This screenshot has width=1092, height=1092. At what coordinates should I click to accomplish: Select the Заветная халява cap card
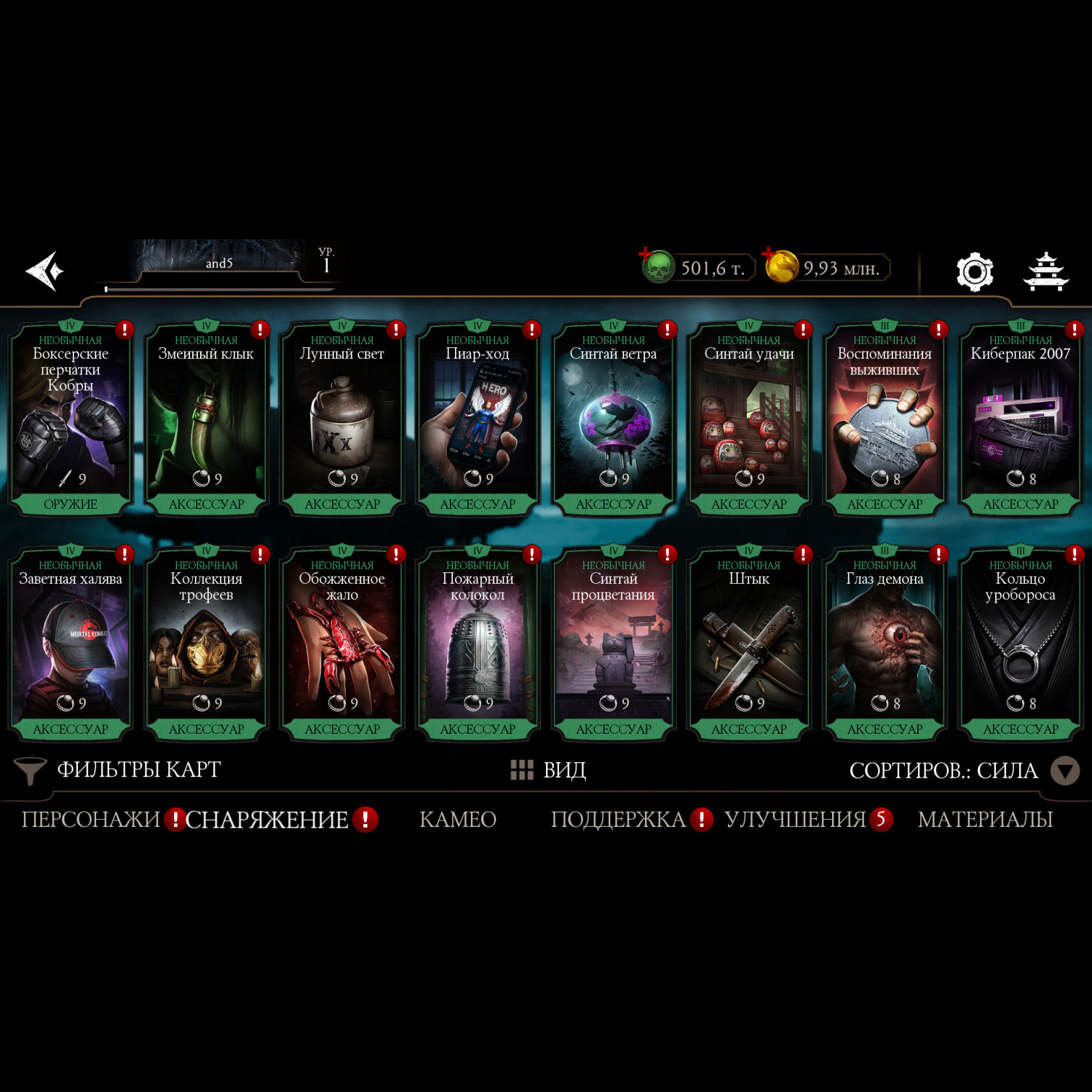click(x=71, y=644)
